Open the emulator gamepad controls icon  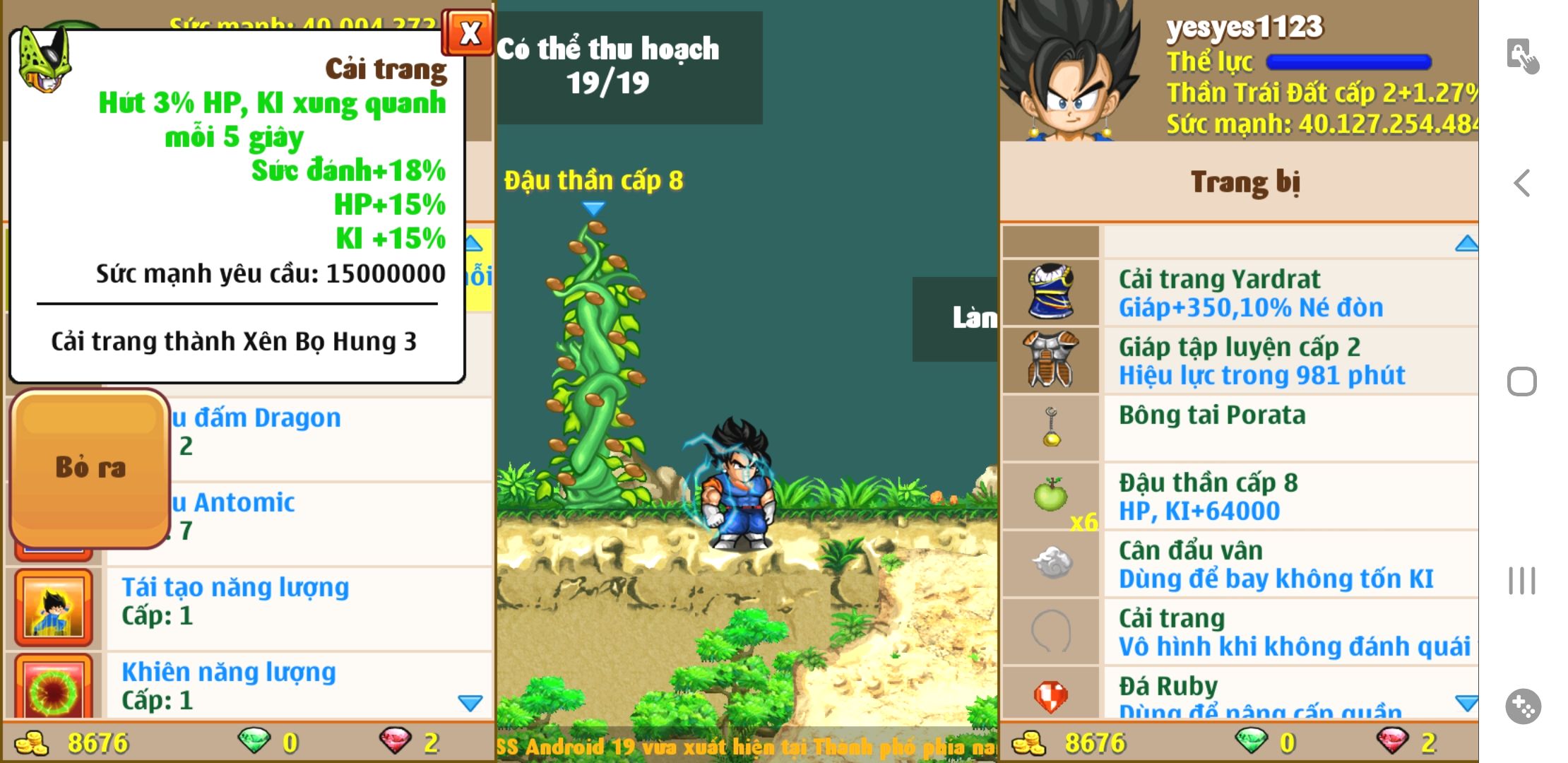[x=1522, y=706]
